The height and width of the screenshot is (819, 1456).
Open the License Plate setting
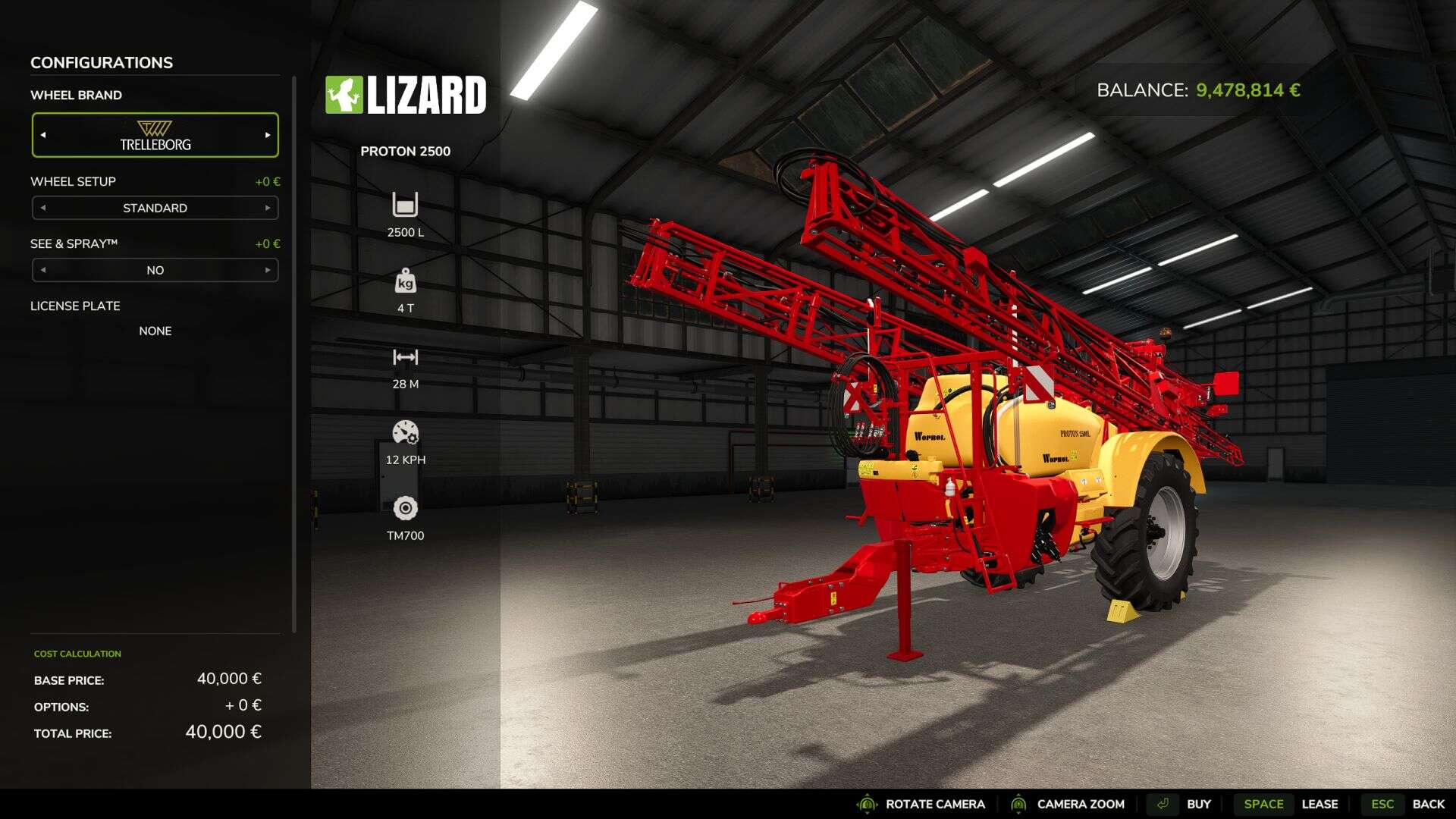[x=155, y=331]
